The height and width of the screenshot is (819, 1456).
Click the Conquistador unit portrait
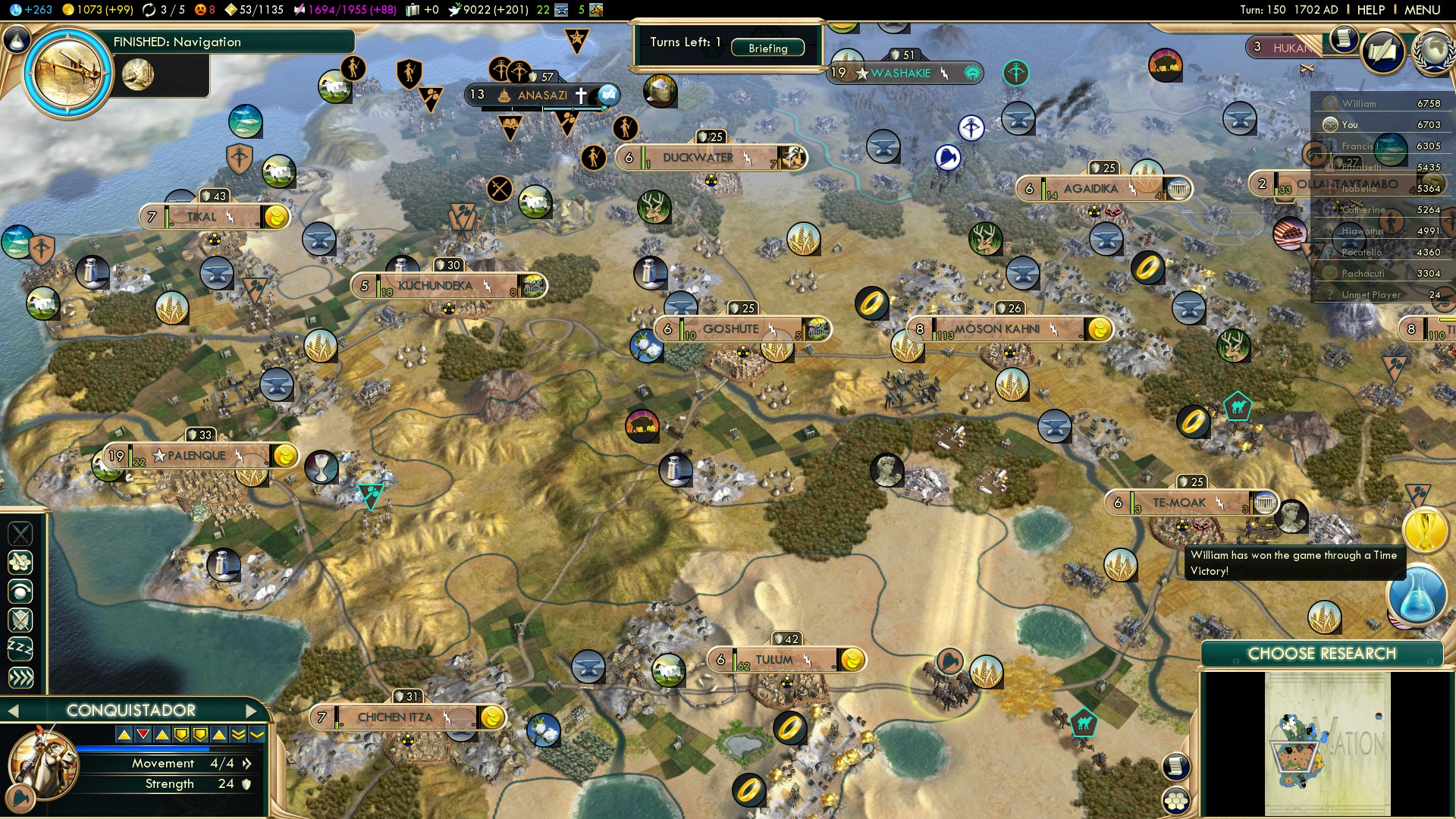42,762
